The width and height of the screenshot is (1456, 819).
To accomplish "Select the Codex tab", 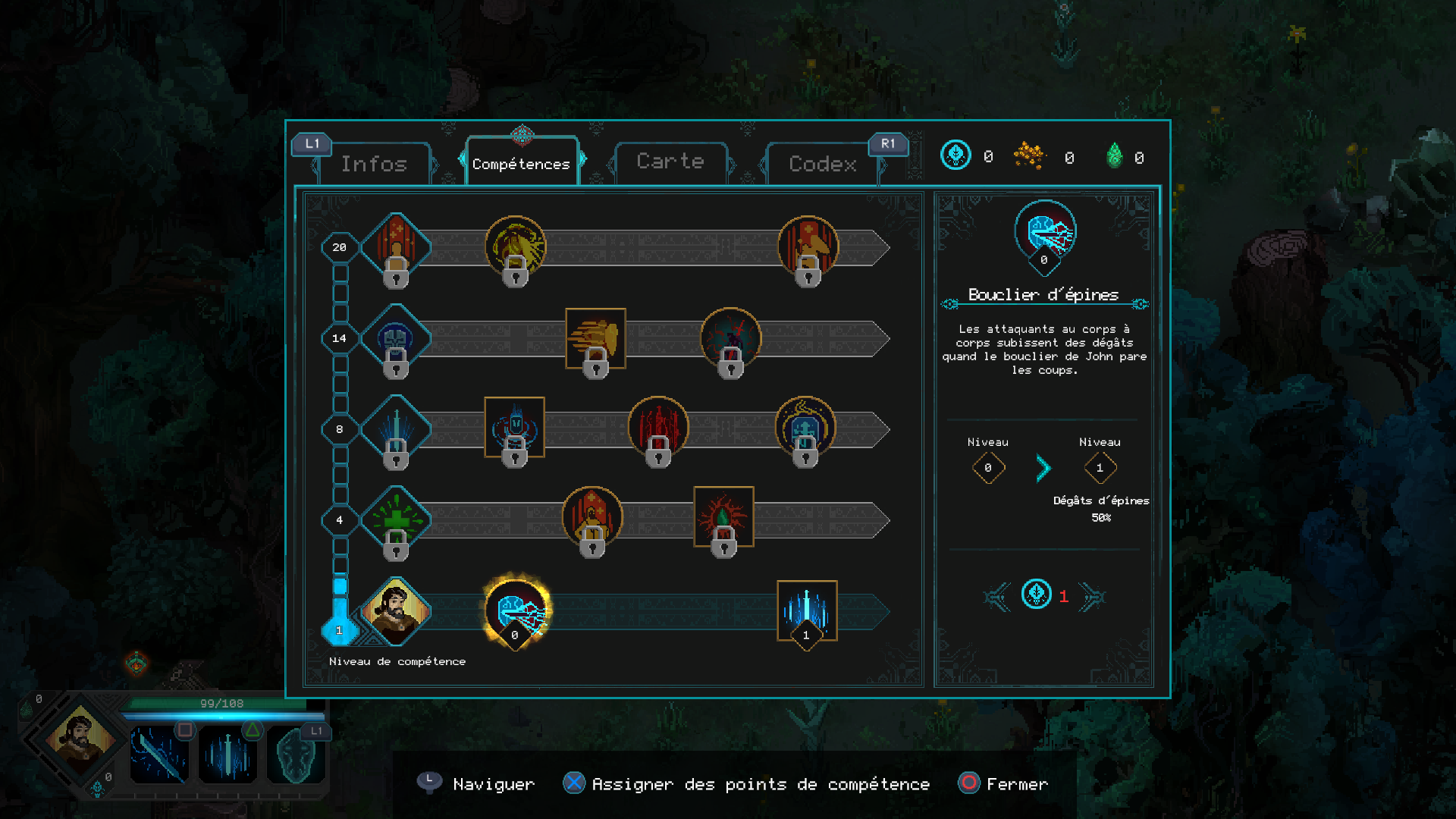I will coord(823,164).
